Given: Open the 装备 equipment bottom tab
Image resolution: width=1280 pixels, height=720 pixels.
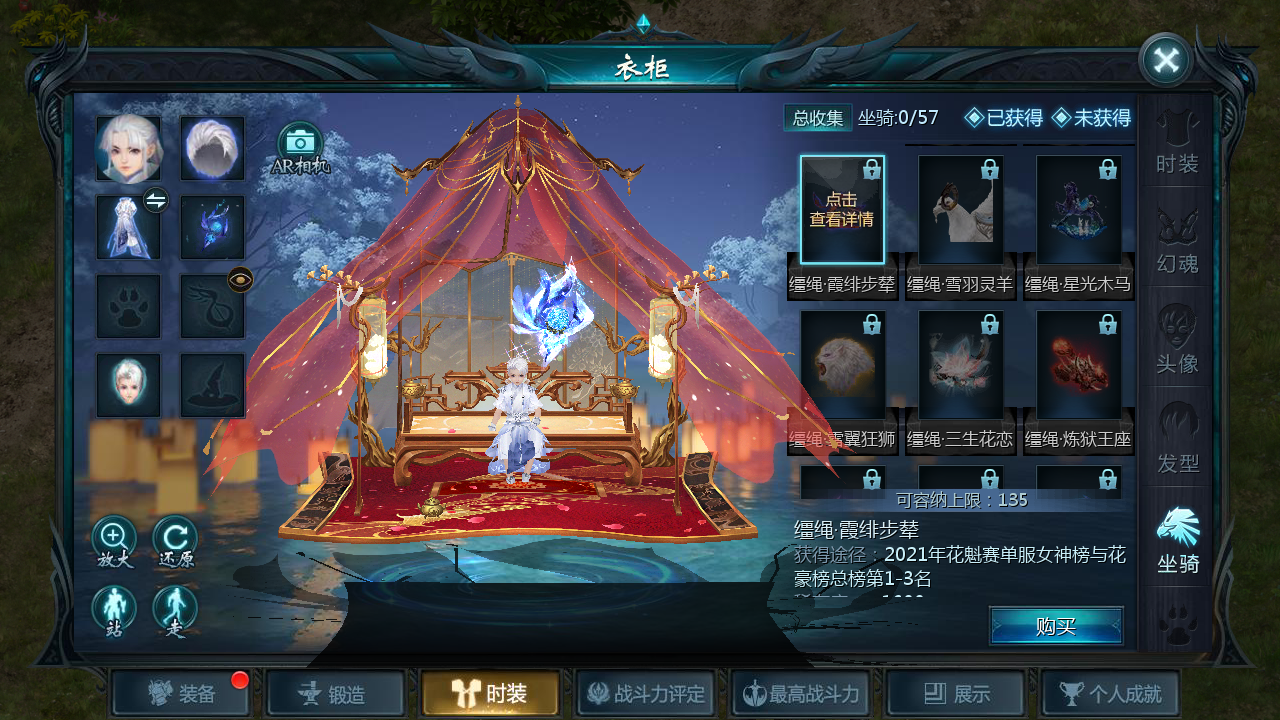Looking at the screenshot, I should pos(180,693).
